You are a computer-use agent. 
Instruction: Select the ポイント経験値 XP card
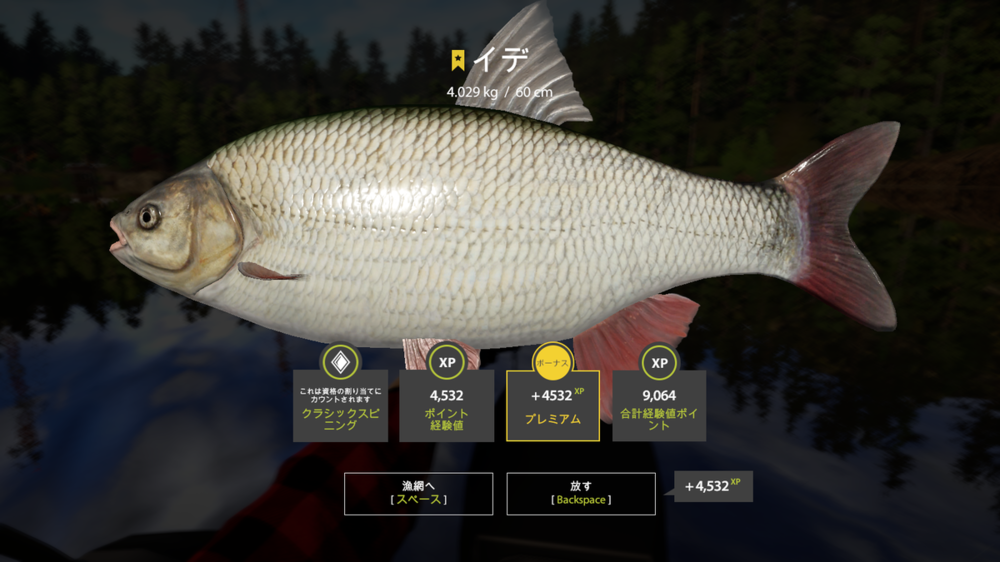pyautogui.click(x=446, y=406)
